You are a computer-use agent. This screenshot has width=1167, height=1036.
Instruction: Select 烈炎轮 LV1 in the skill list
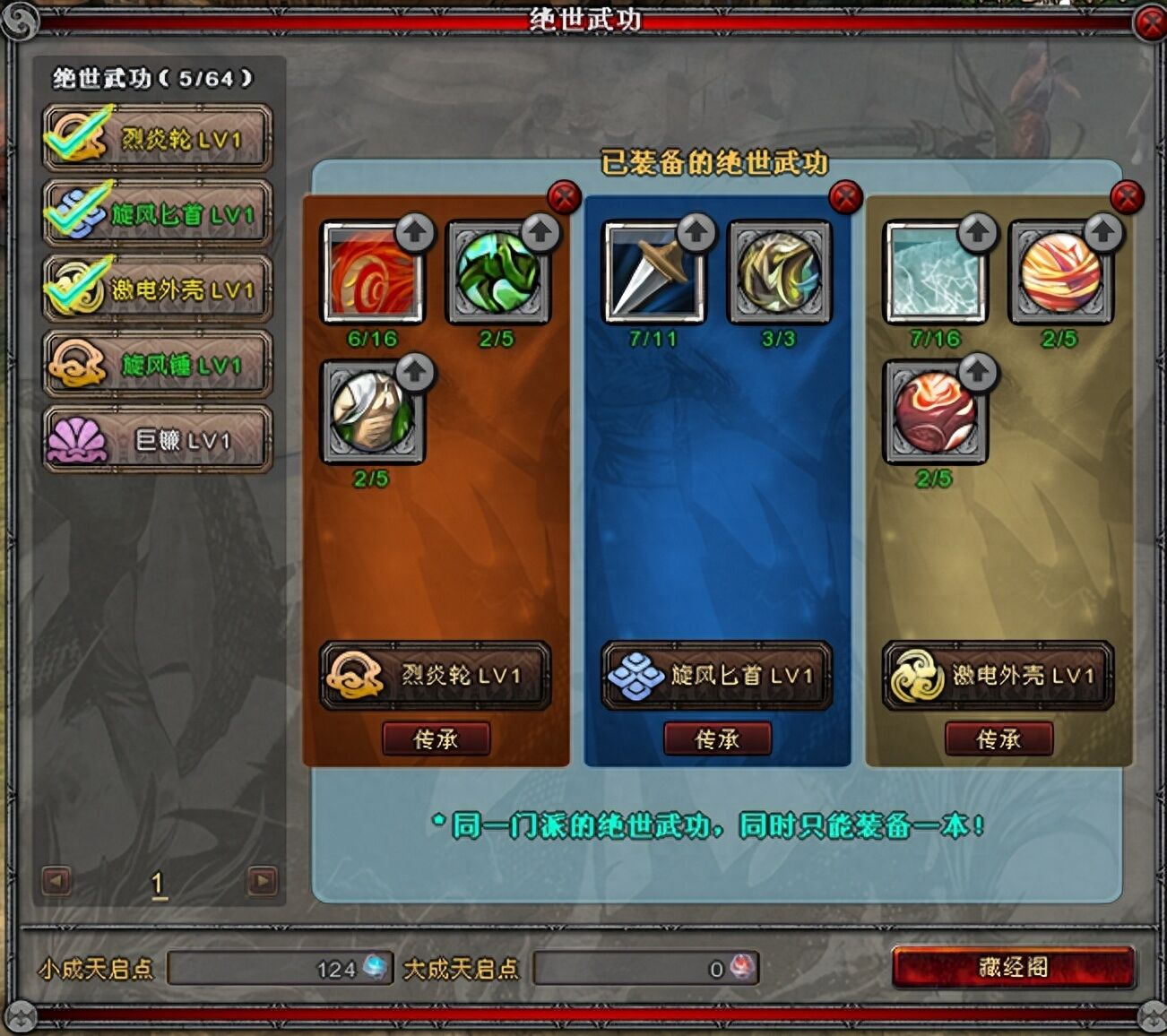pos(157,139)
